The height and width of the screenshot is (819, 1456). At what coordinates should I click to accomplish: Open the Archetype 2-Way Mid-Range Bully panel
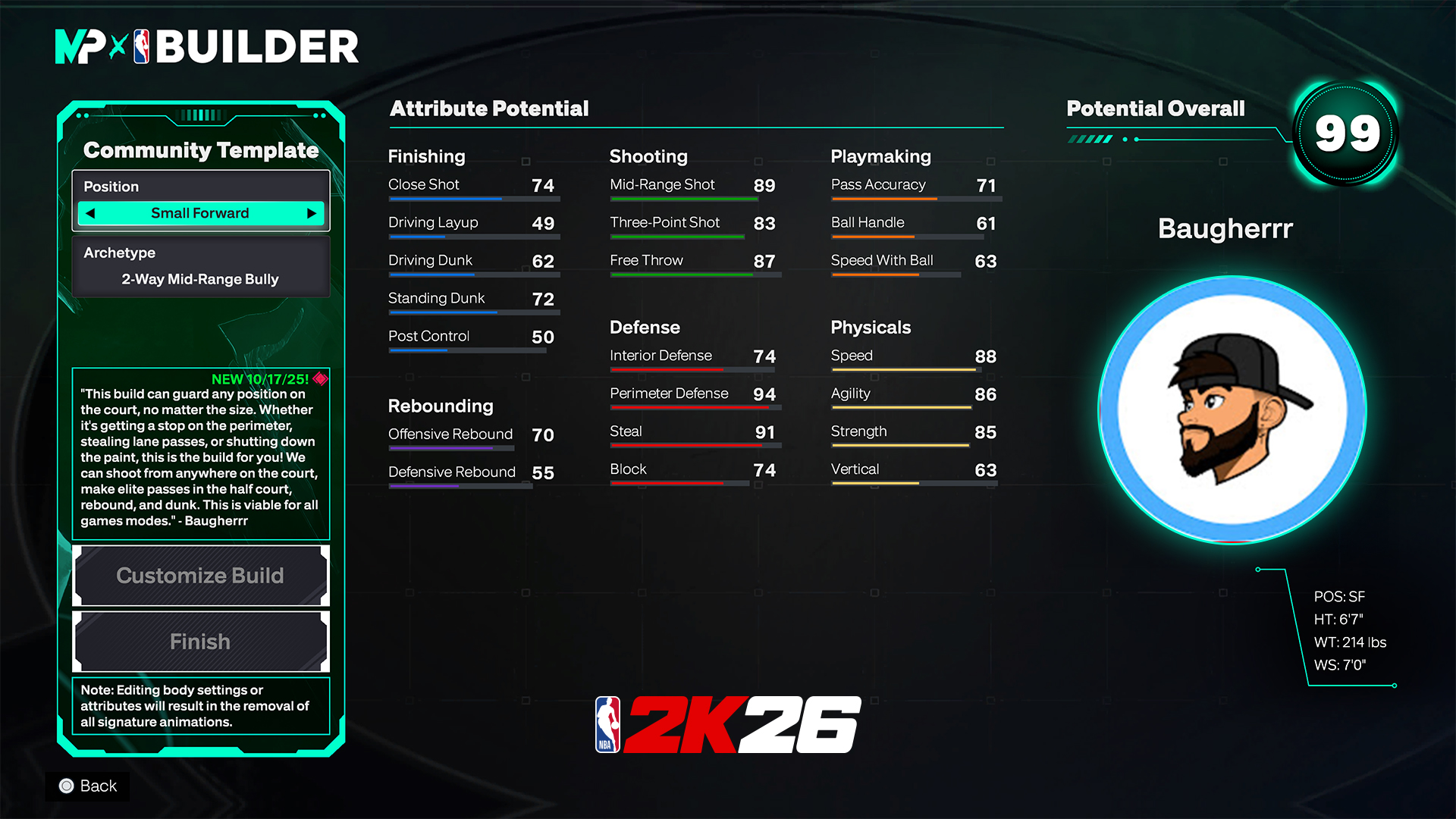[x=200, y=266]
